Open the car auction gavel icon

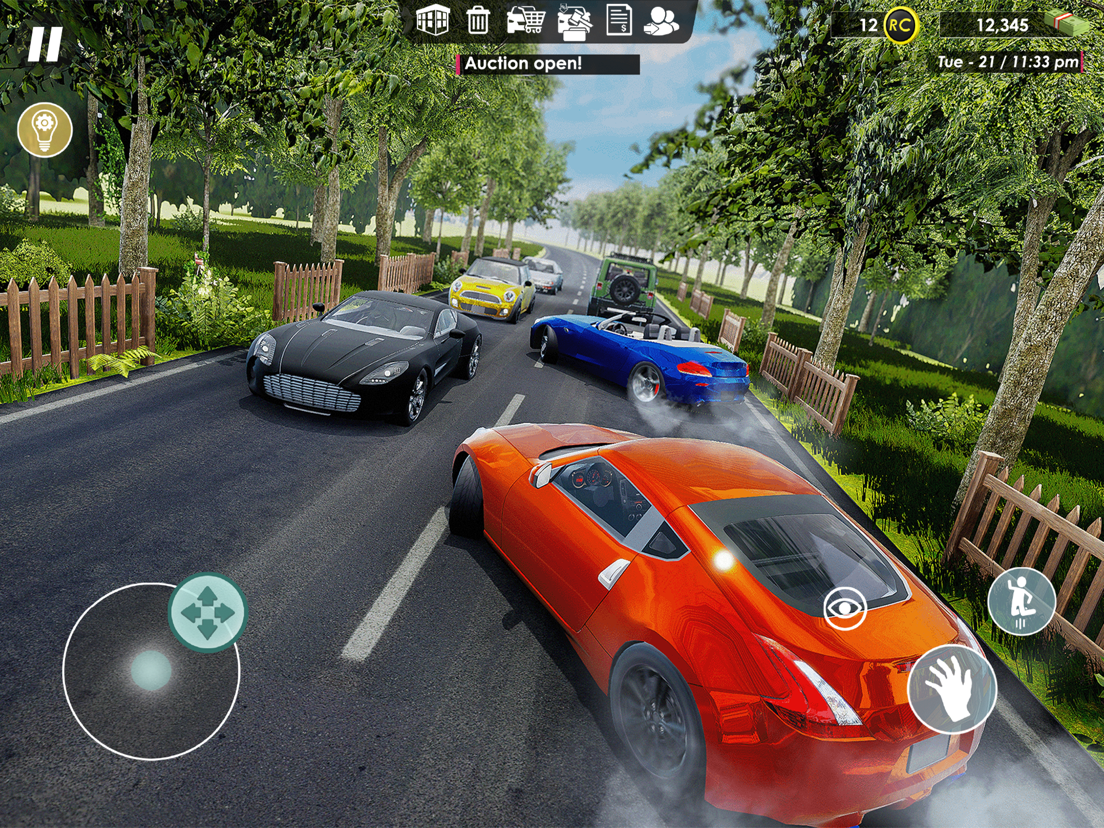[573, 21]
